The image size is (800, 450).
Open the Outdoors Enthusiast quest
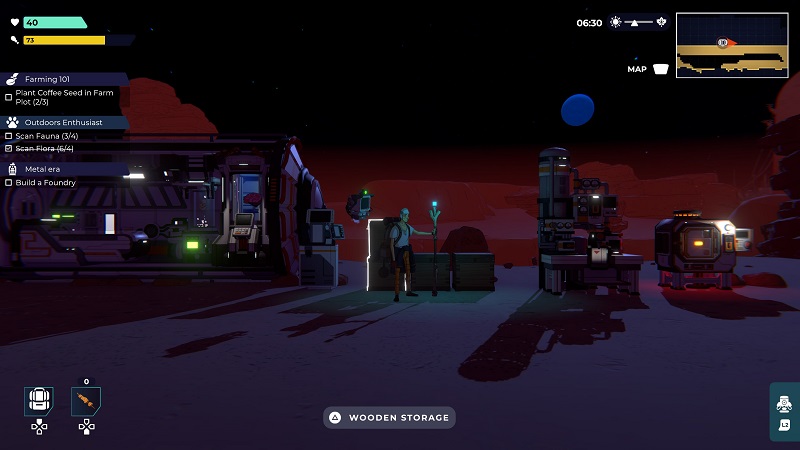pos(63,122)
